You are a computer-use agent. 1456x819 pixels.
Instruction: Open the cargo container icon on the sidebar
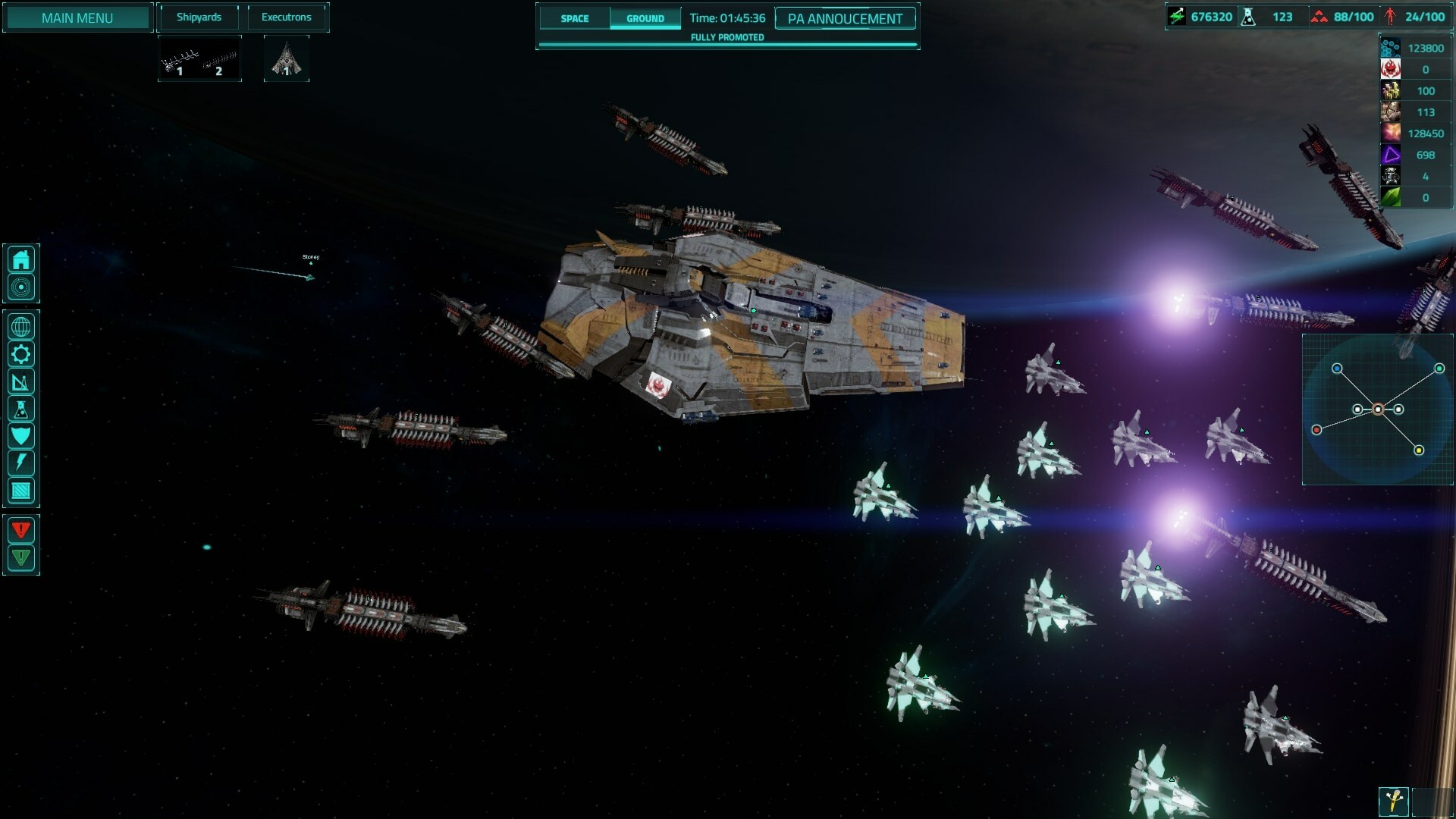pos(21,491)
